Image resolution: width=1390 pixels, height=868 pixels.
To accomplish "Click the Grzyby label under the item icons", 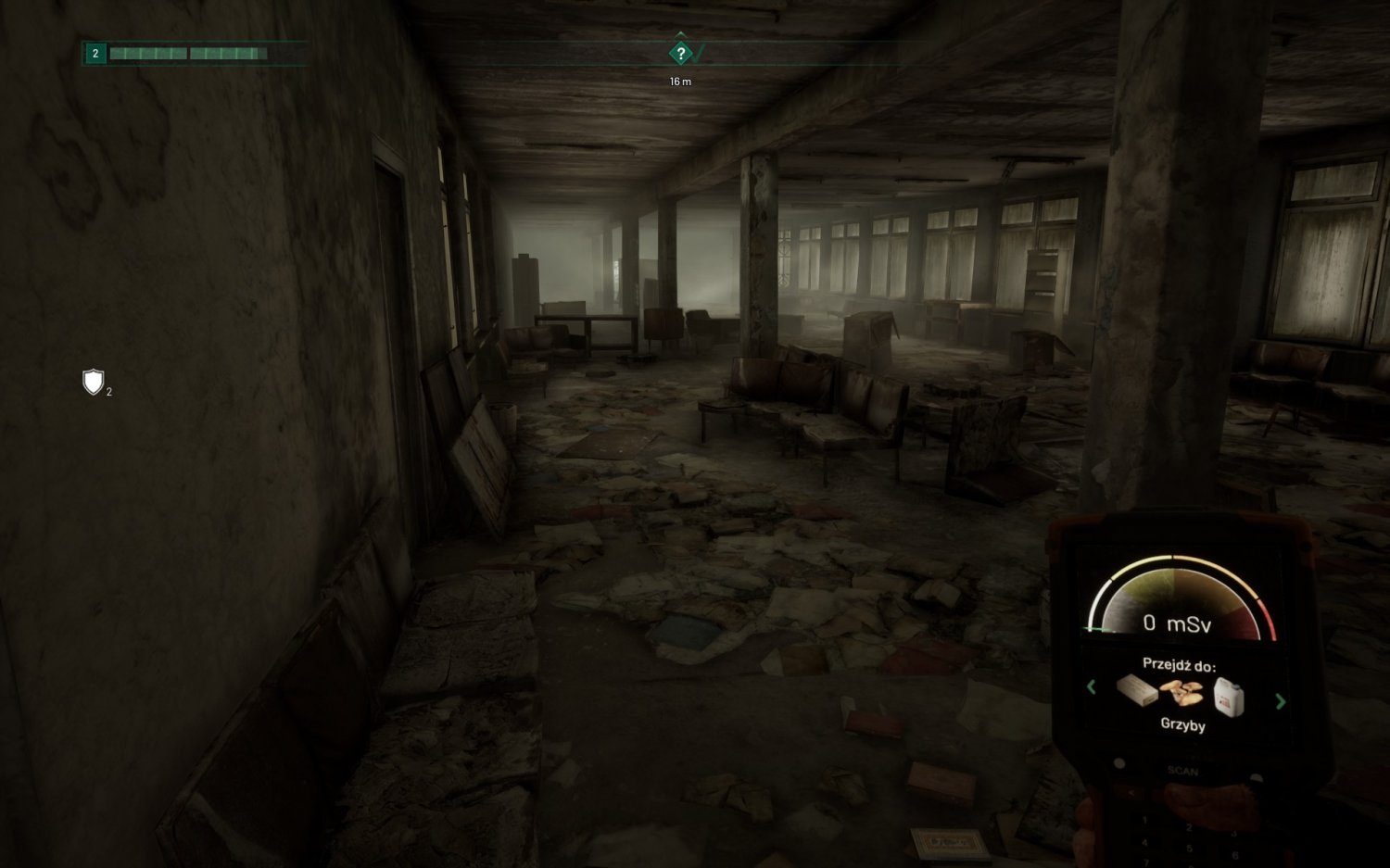I will 1183,724.
